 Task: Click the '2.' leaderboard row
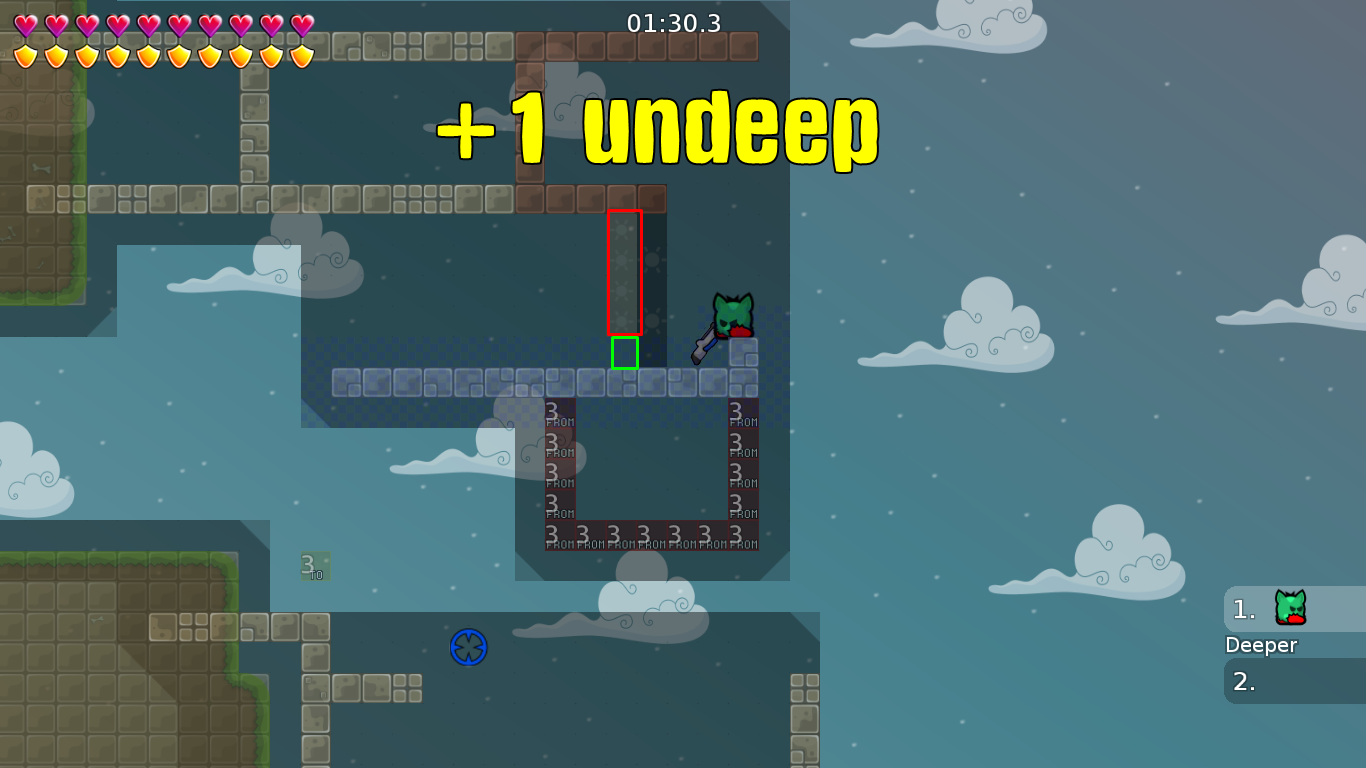click(1243, 683)
